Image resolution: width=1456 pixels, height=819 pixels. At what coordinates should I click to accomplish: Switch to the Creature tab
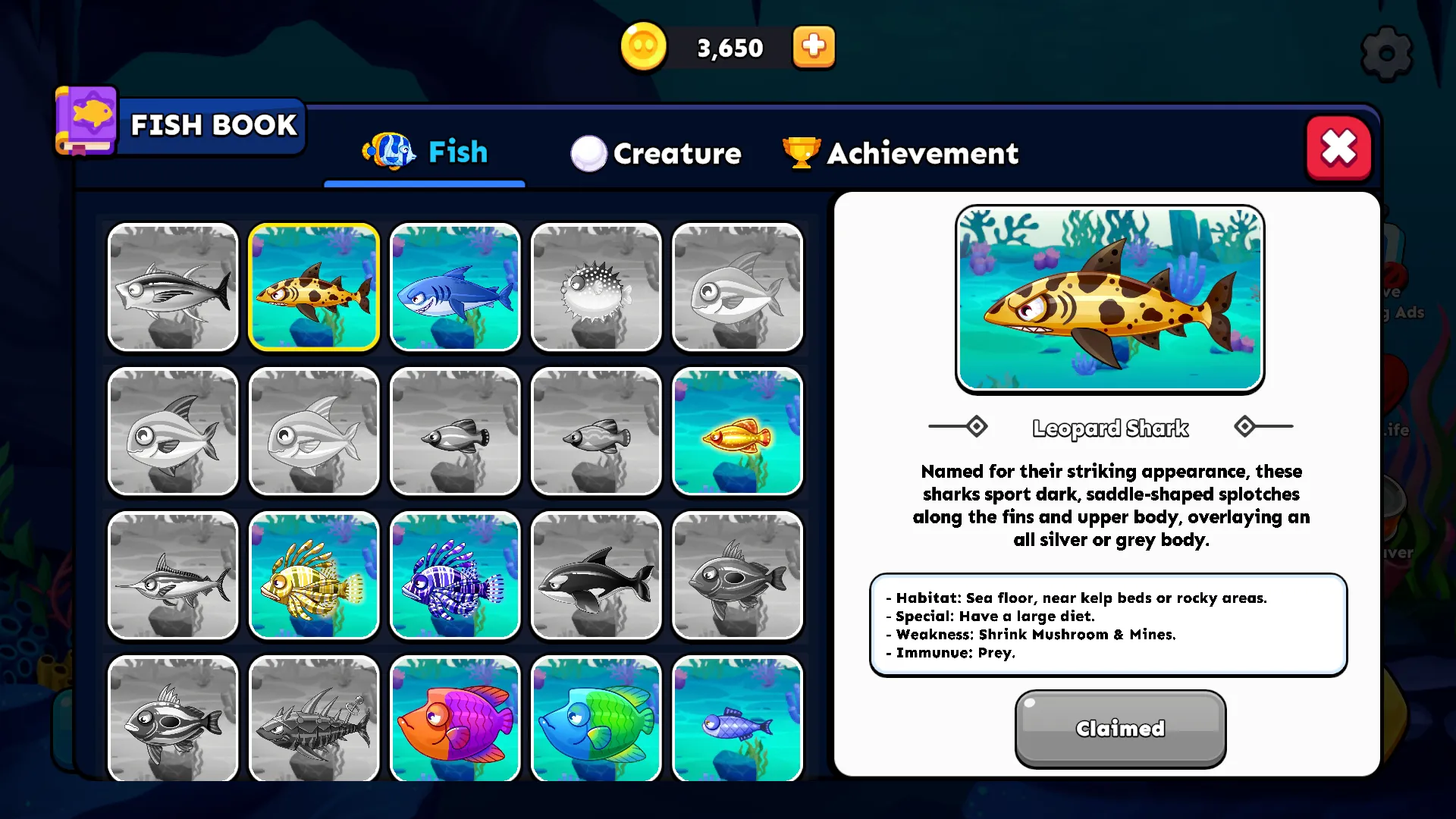pos(677,153)
